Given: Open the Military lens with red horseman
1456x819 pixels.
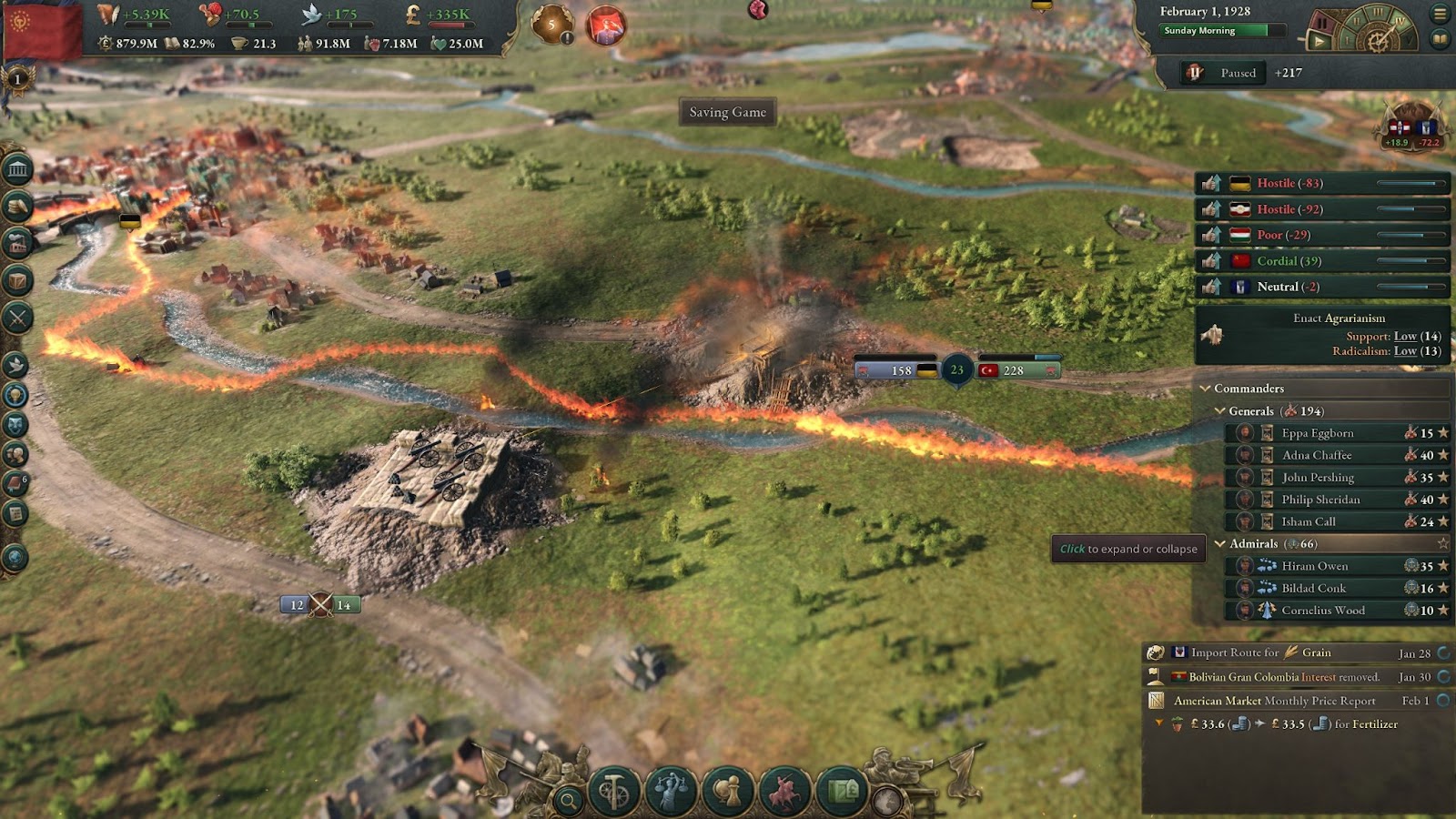Looking at the screenshot, I should click(784, 791).
